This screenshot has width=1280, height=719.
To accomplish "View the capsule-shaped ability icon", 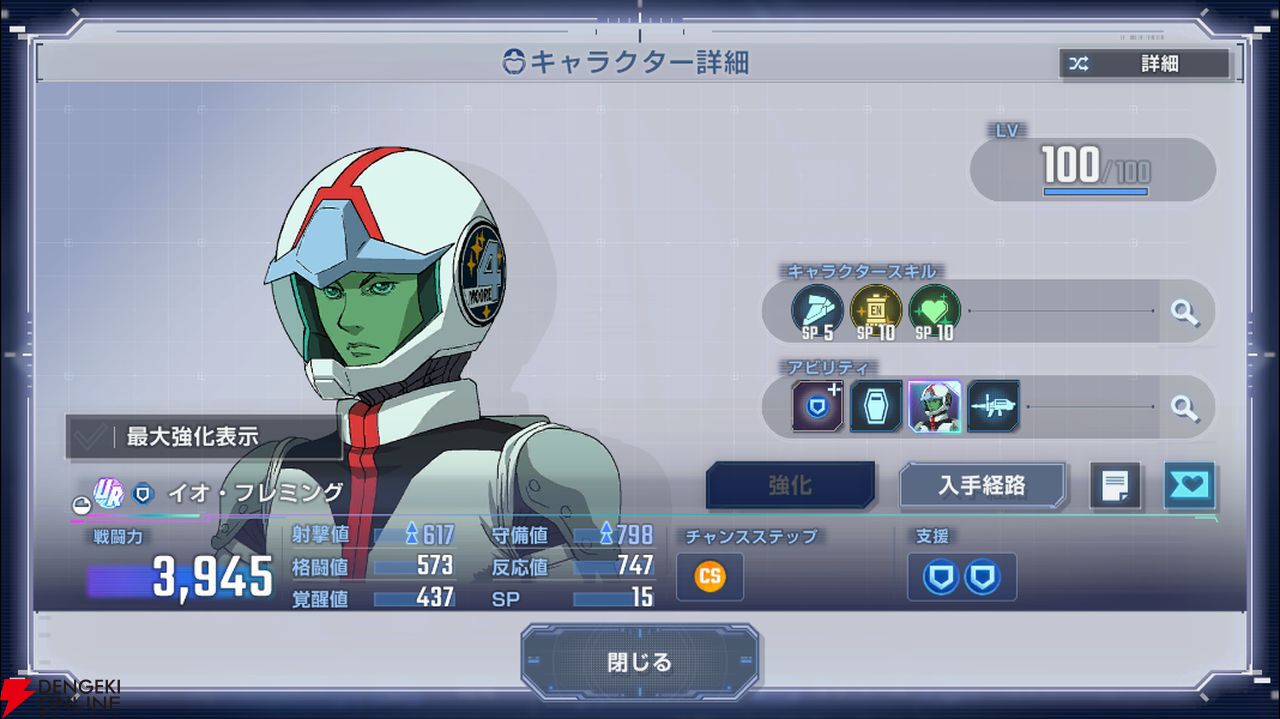I will (x=876, y=407).
